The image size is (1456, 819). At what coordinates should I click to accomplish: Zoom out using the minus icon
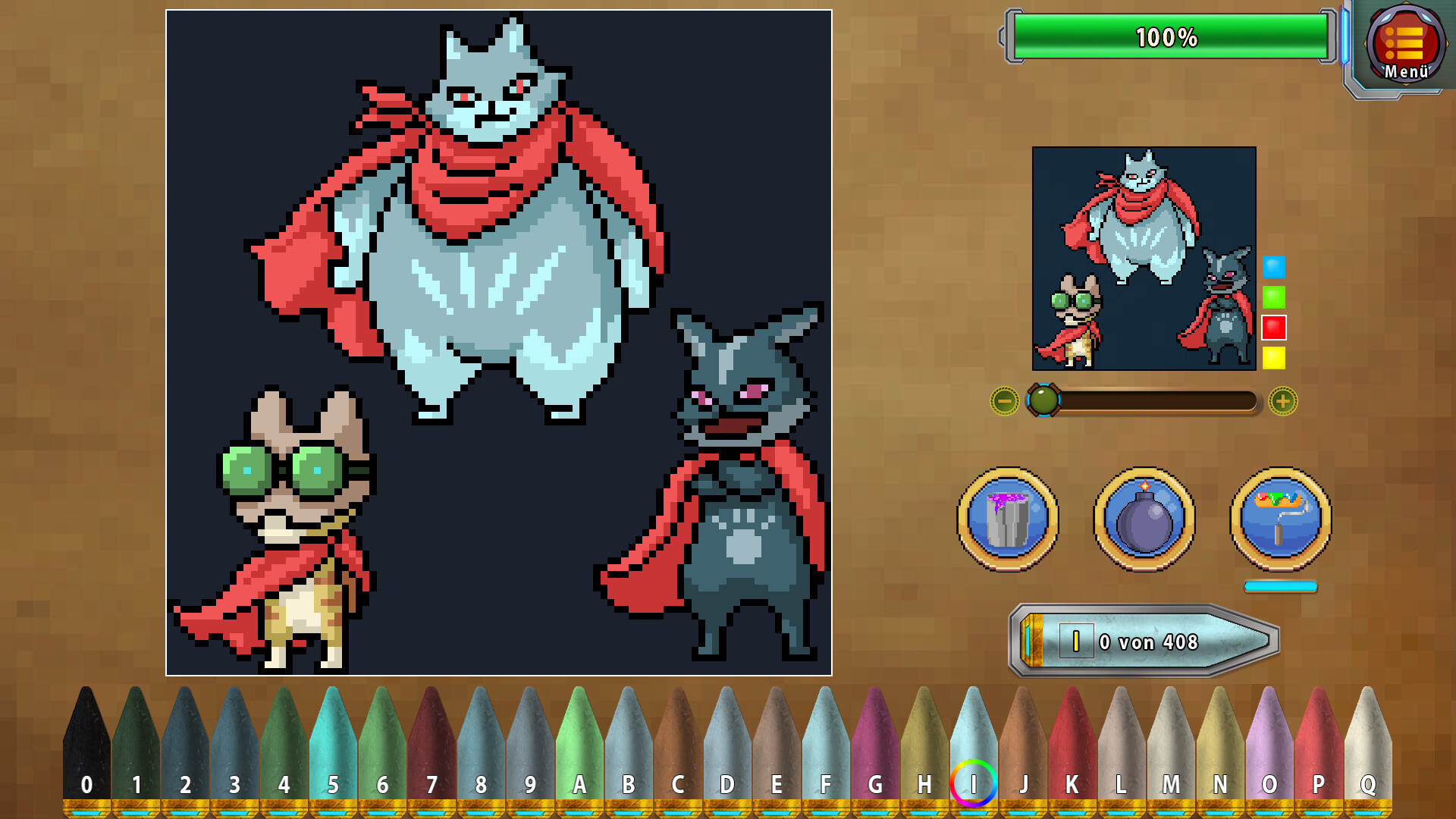[1005, 402]
